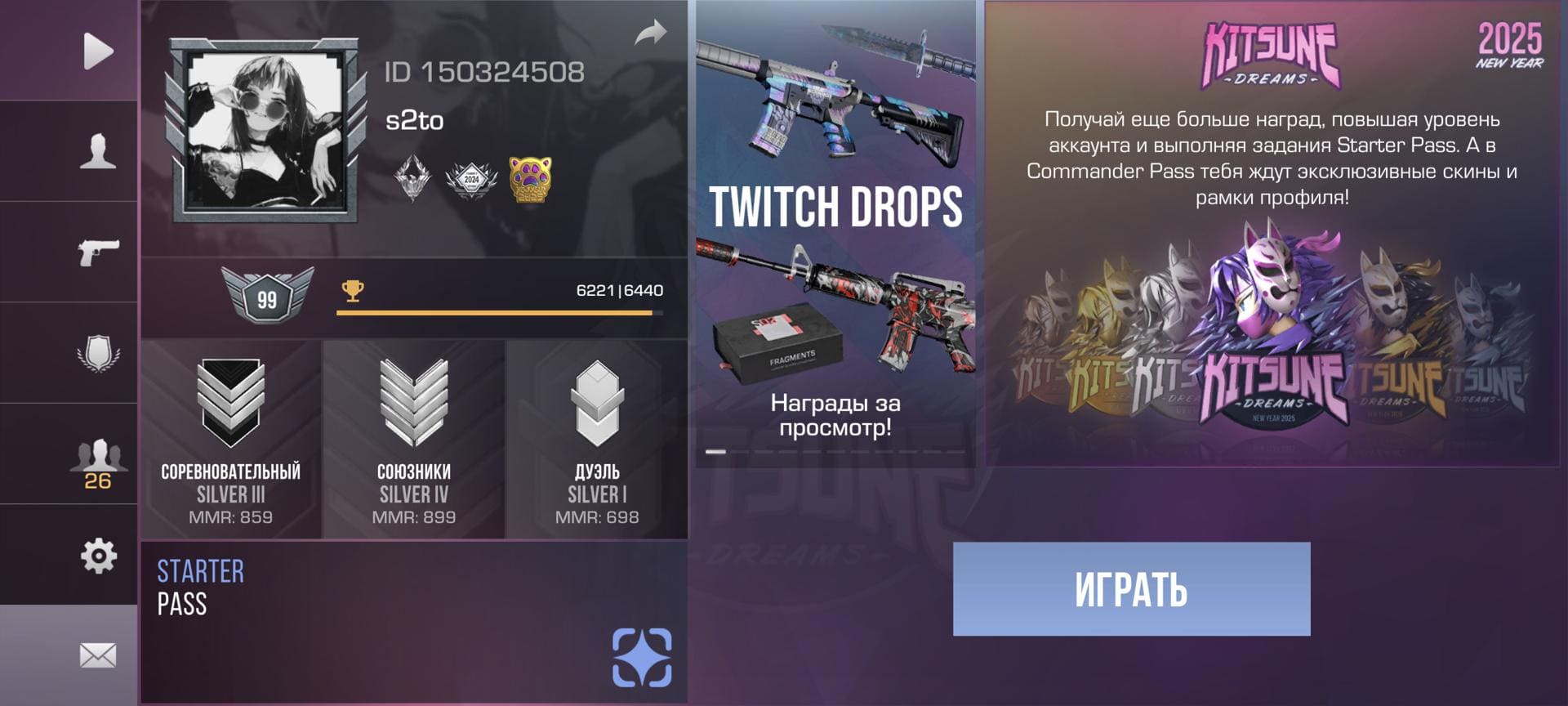Screen dimensions: 1568x706
Task: Open the Kitsune Dreams 2025 event banner
Action: tap(1272, 235)
